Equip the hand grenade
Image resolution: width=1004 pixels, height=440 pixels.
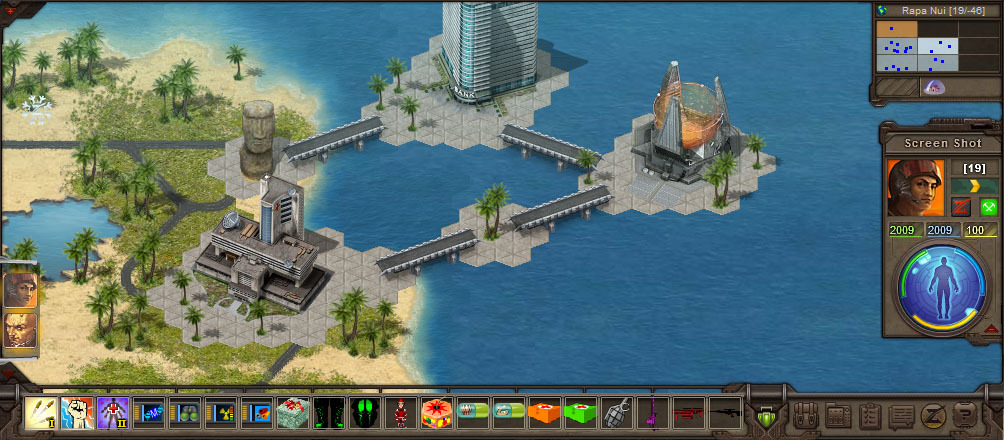click(x=618, y=412)
